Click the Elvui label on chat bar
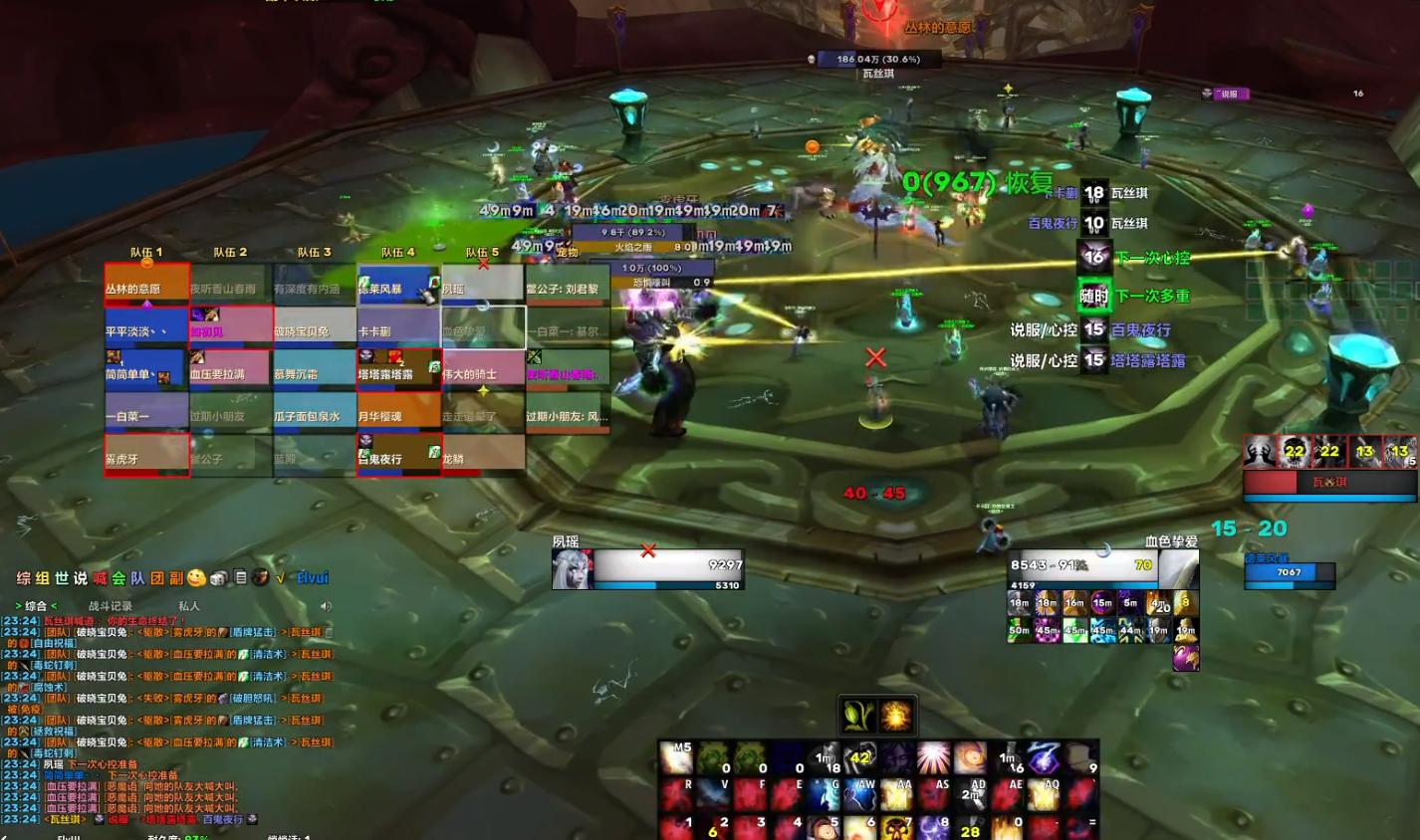This screenshot has height=840, width=1420. point(313,577)
